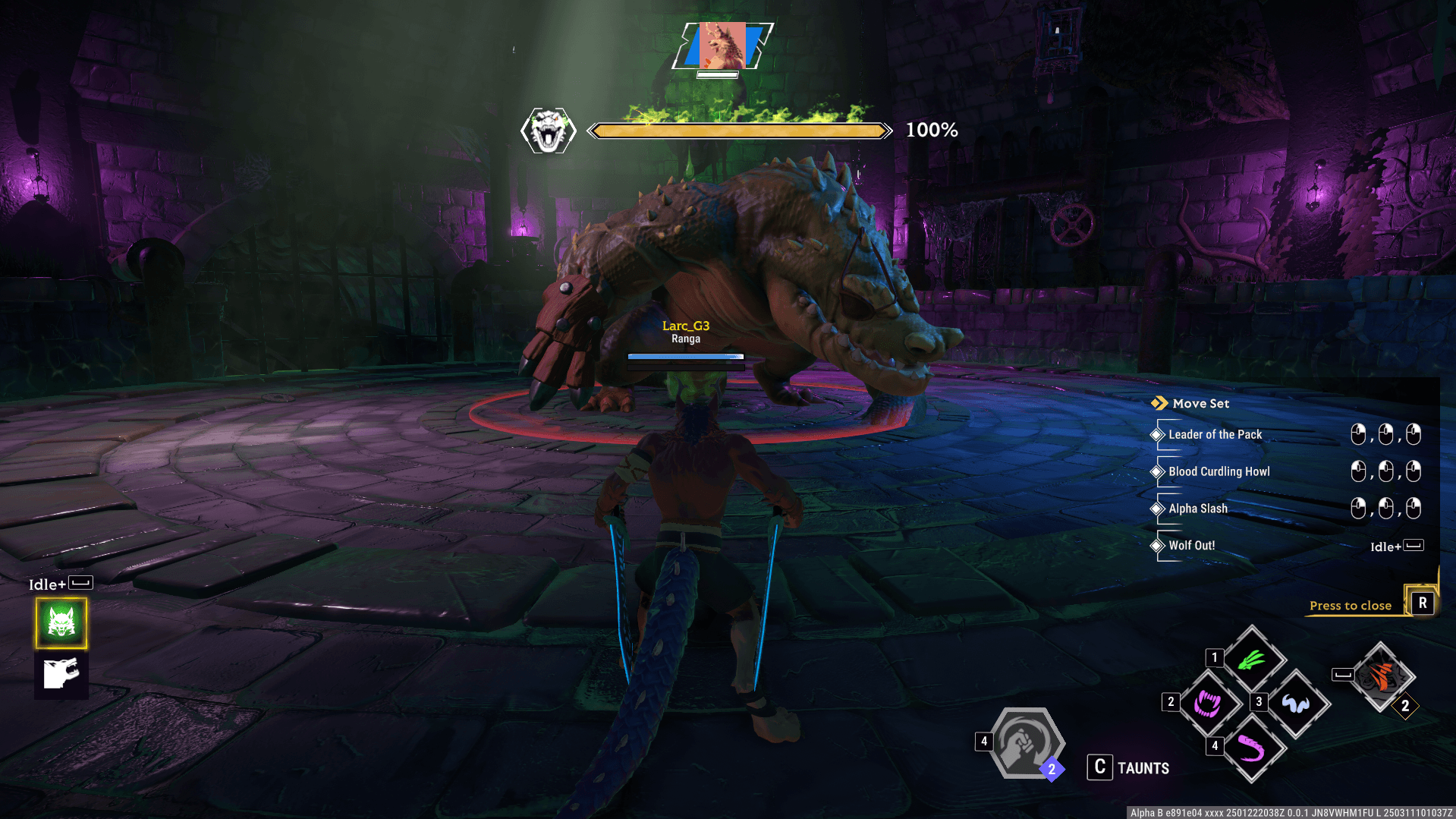Select the orange claw ultimate ability

tap(1380, 677)
